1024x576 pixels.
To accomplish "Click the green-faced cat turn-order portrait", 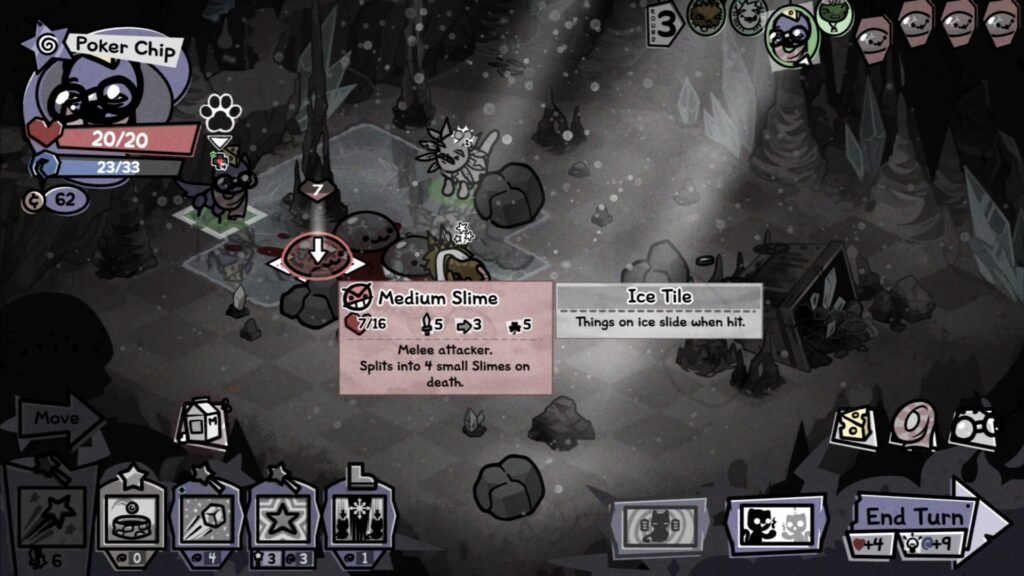I will tap(833, 14).
